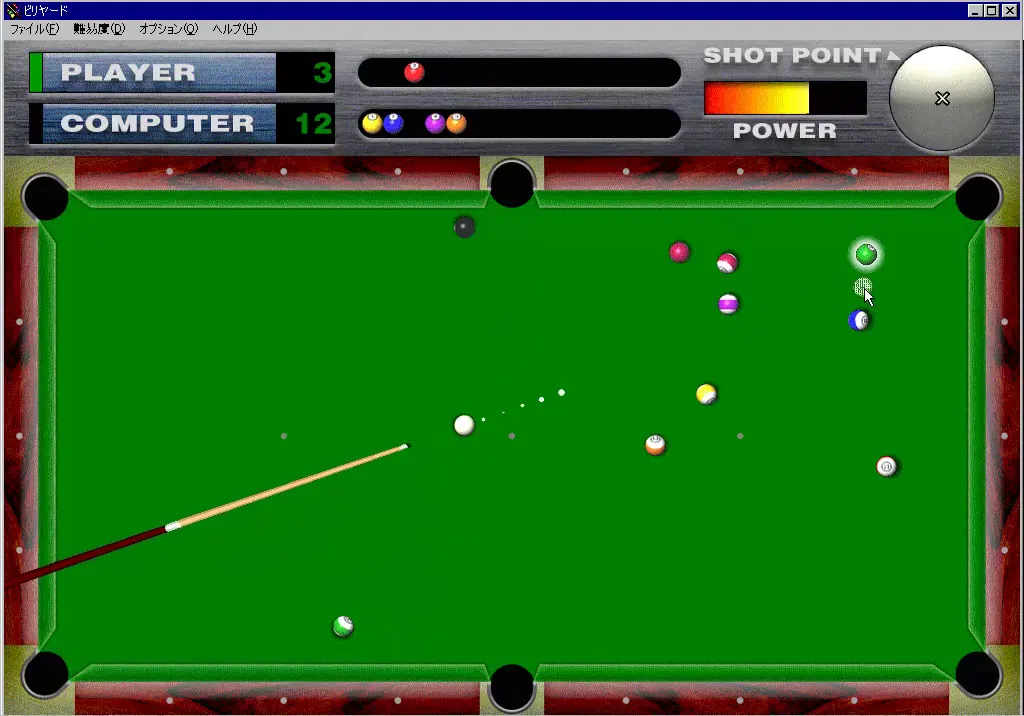Adjust the shot POWER gauge
The height and width of the screenshot is (716, 1024).
(x=784, y=98)
